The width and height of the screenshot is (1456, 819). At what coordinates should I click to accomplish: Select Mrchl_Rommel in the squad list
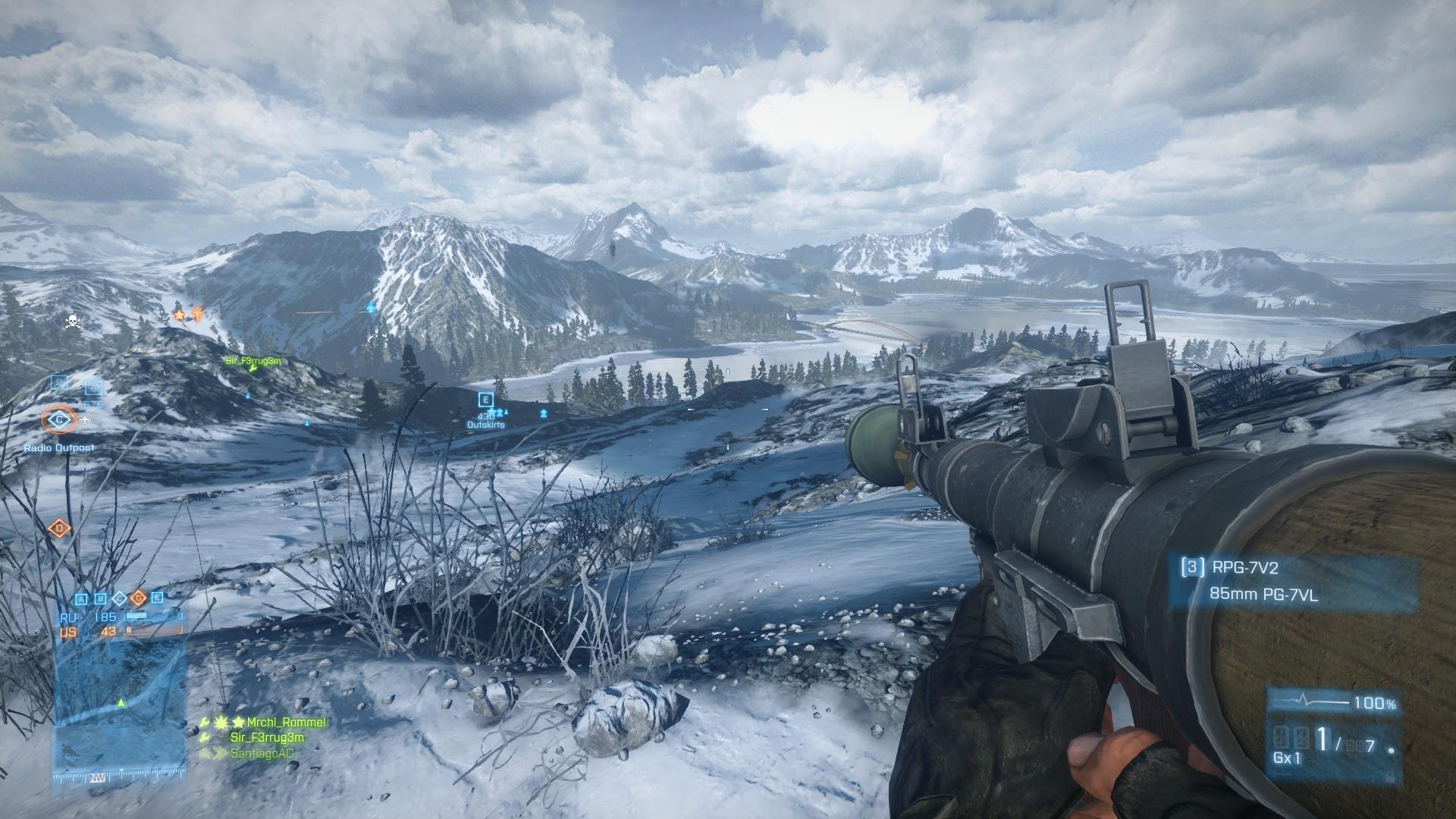285,723
